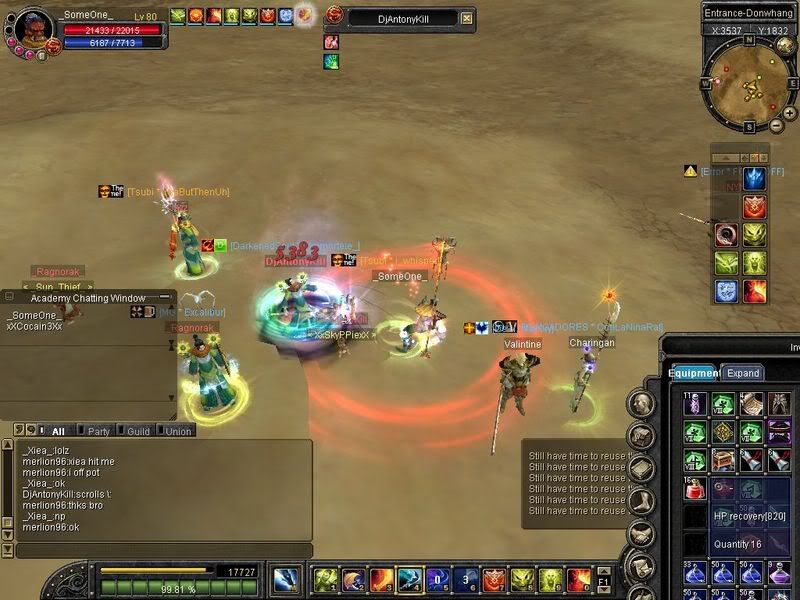Activate the red flame skill in hotbar slot 3

coord(381,578)
